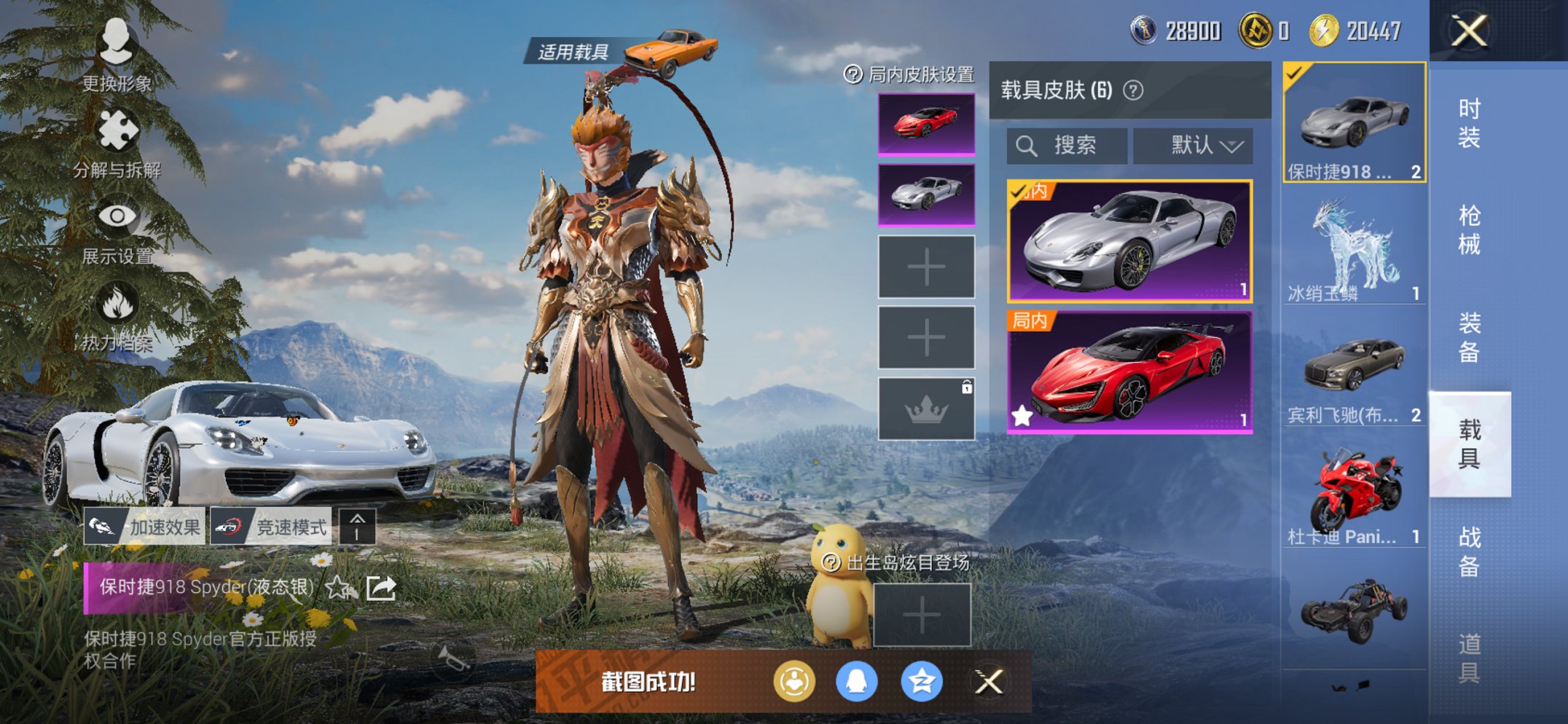Collapse panel with the upward arrow near 竞速模式

click(357, 526)
